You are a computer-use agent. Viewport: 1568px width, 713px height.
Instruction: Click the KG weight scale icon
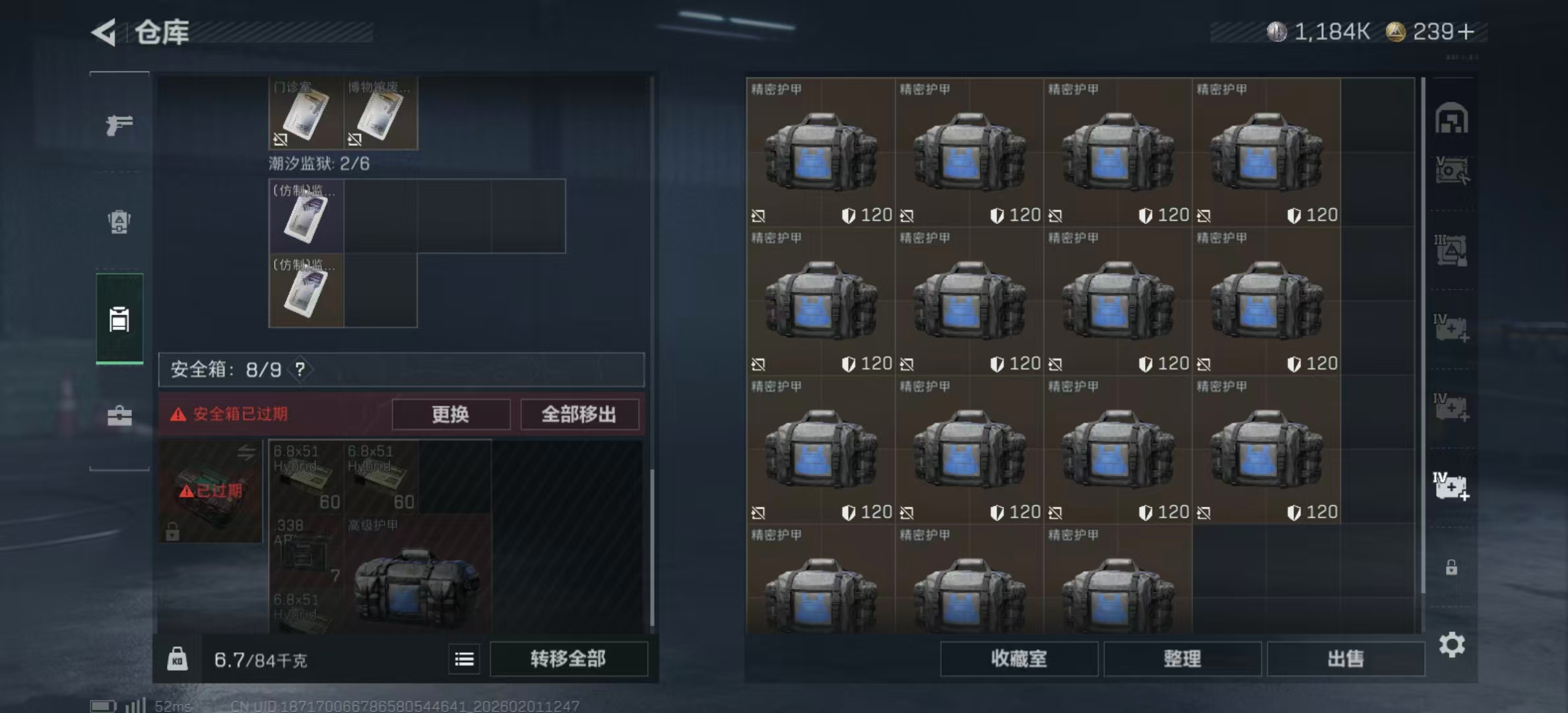pyautogui.click(x=177, y=659)
